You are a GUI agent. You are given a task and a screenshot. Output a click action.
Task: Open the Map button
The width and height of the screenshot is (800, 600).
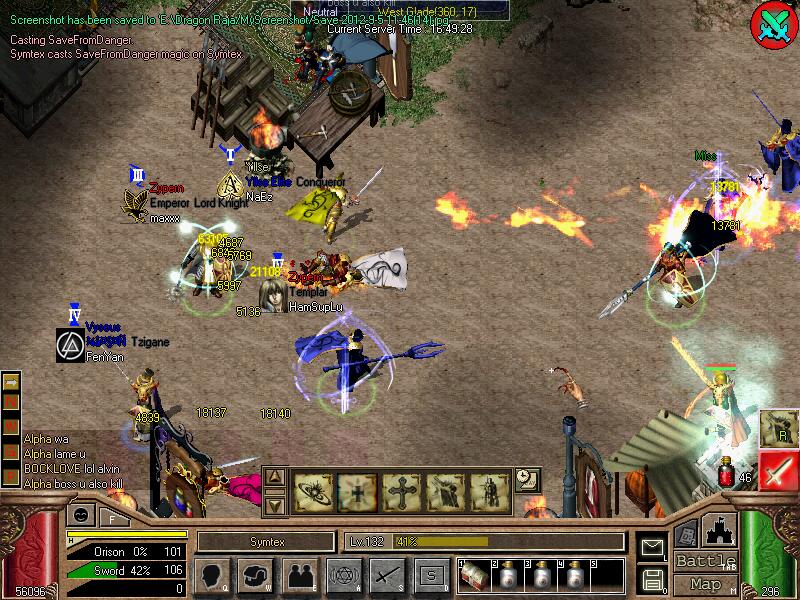pyautogui.click(x=705, y=585)
